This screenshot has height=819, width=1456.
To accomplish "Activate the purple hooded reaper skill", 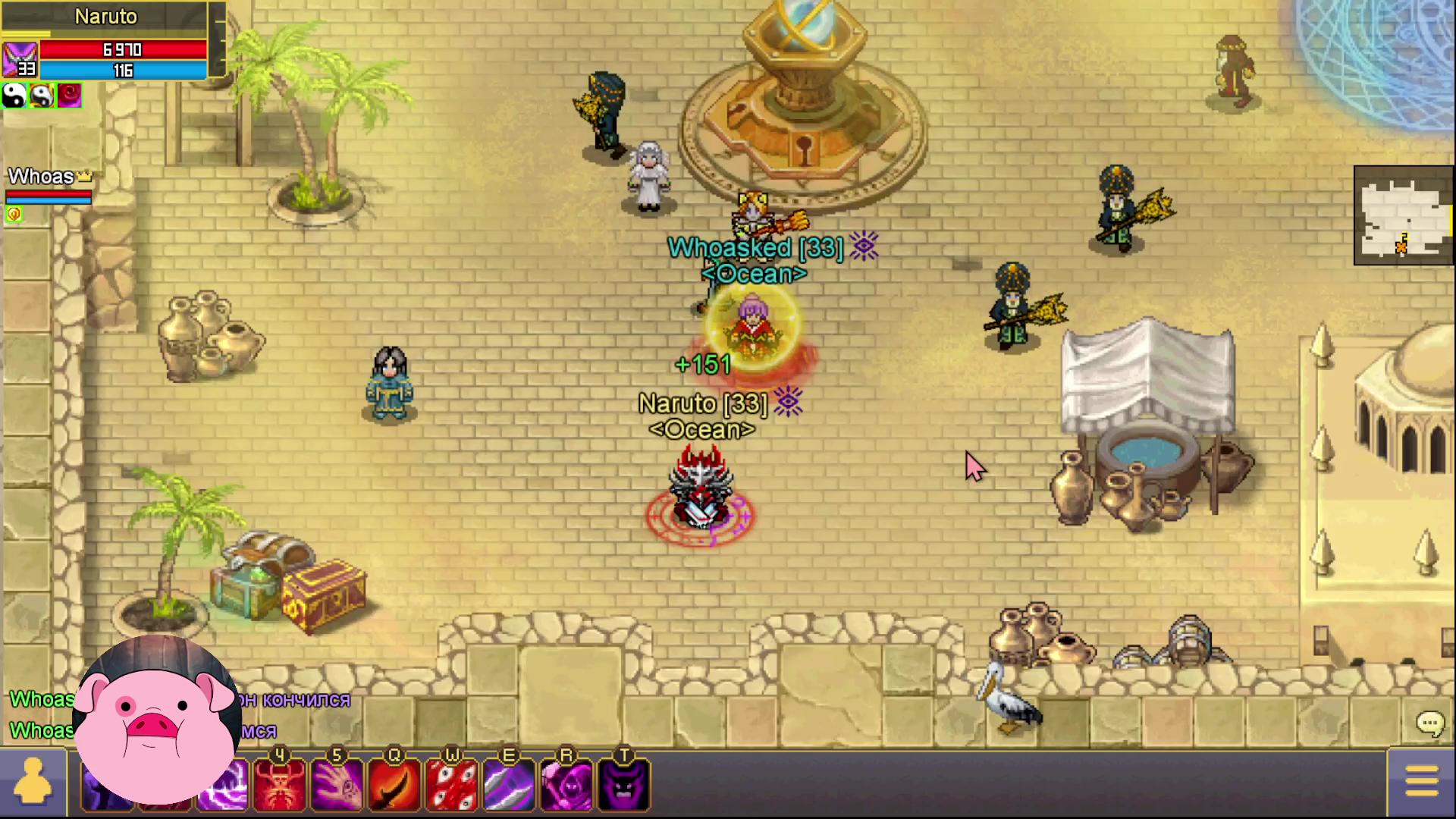I will [566, 784].
